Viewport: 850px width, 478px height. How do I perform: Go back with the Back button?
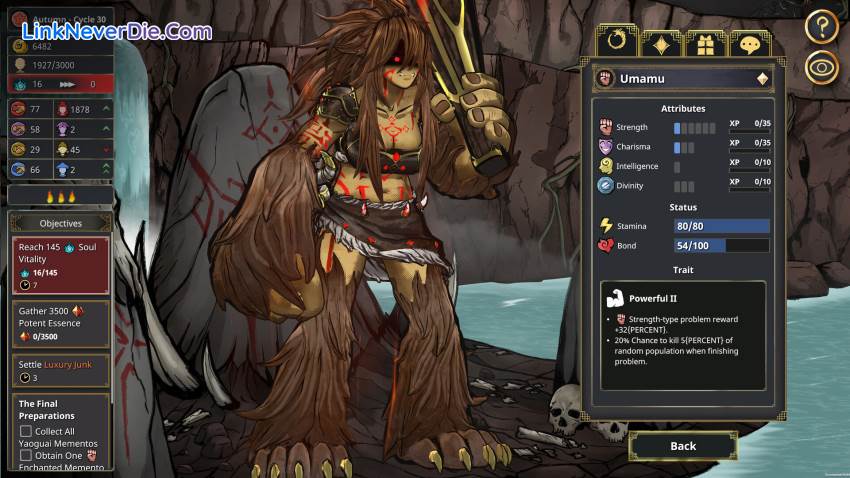click(683, 445)
